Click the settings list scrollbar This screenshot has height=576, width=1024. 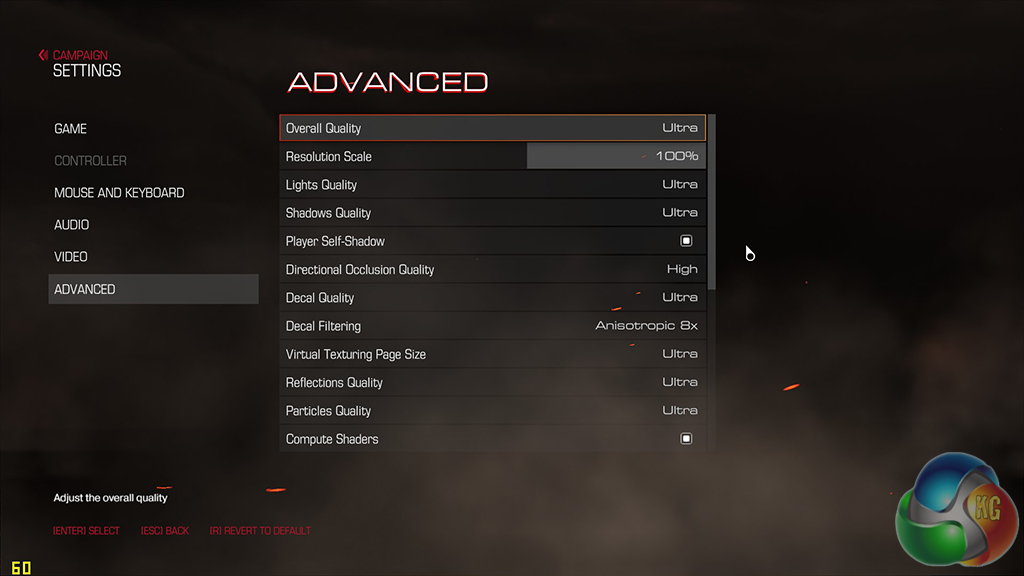tap(711, 202)
